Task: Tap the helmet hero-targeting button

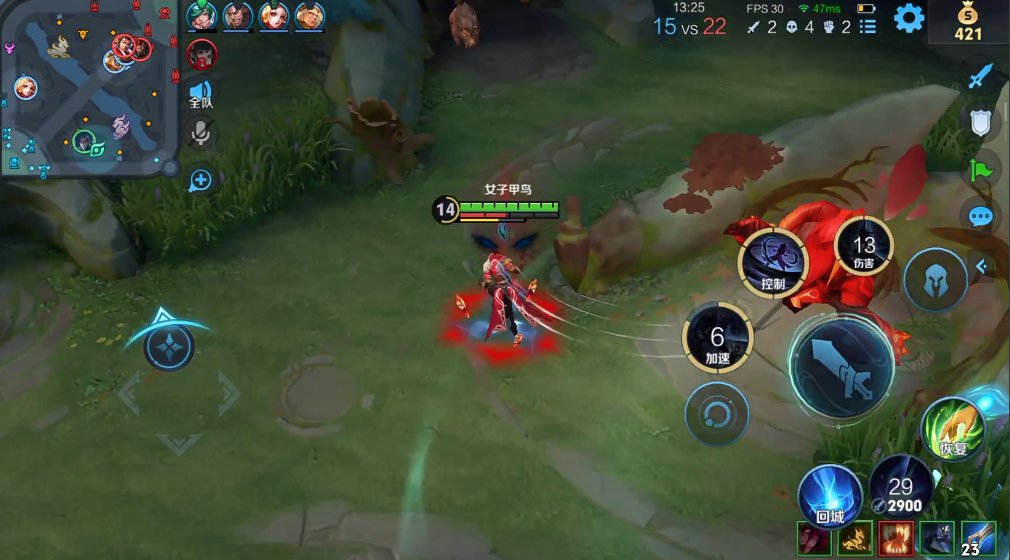Action: (935, 280)
